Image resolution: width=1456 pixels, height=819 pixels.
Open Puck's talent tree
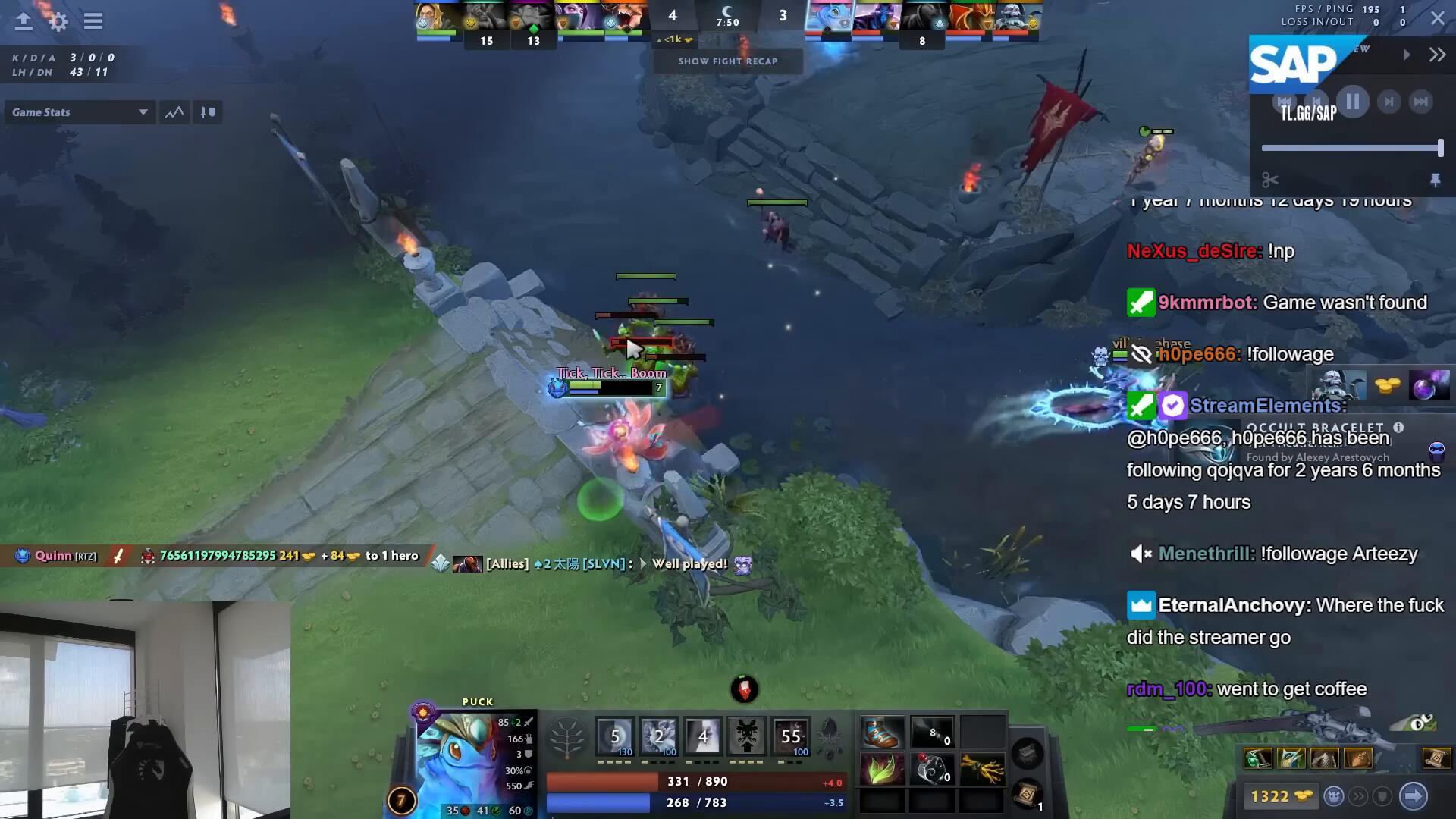pyautogui.click(x=567, y=737)
